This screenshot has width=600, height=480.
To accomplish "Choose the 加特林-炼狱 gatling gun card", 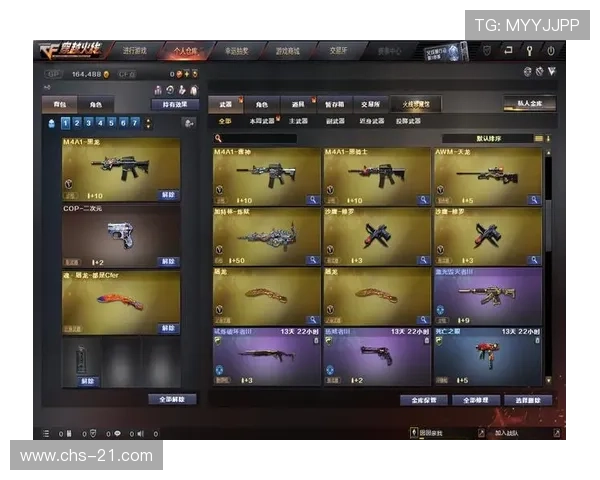I will 267,236.
